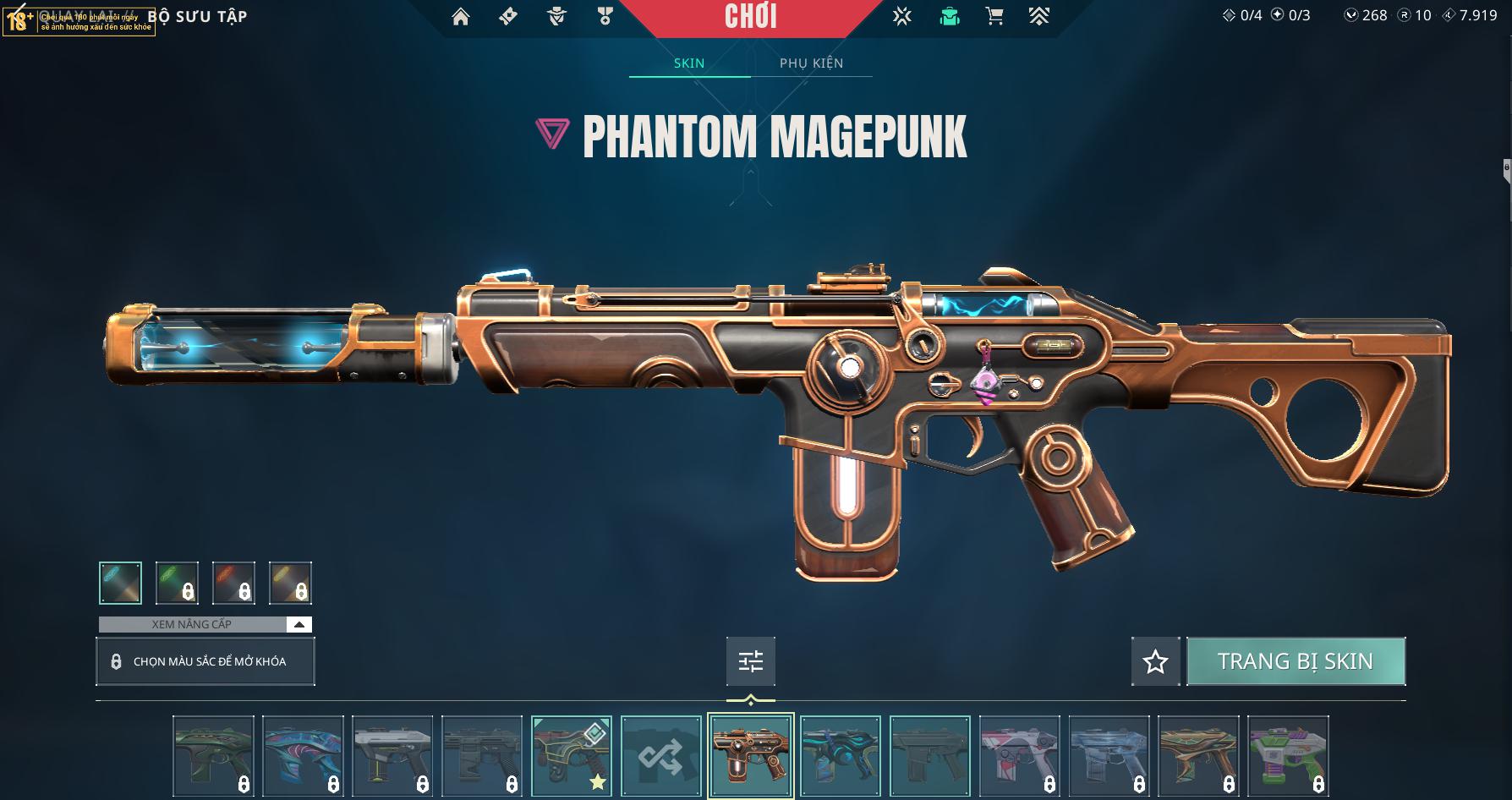1512x800 pixels.
Task: Go back via Bộ Sưu Tập header
Action: [196, 17]
